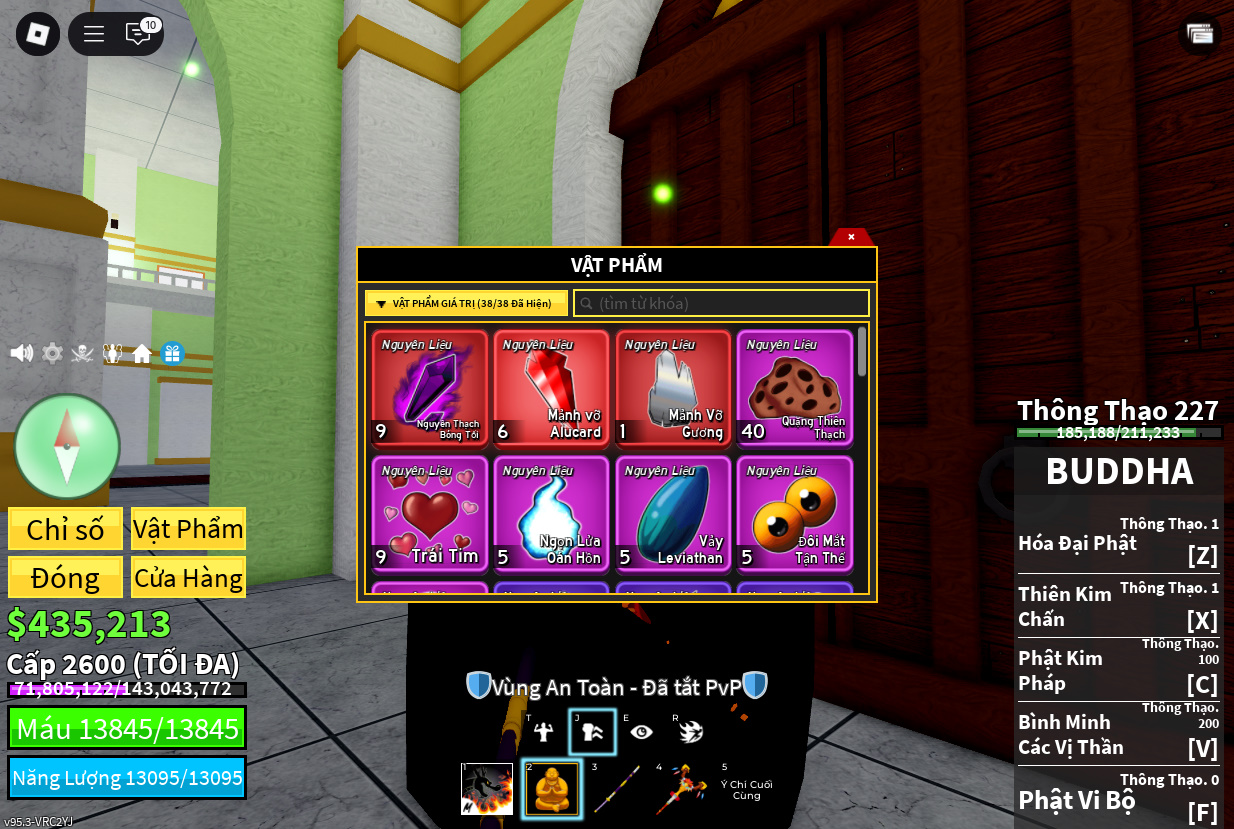Open the Vật Phẩm Giá Trị filter dropdown
The height and width of the screenshot is (829, 1234).
466,303
